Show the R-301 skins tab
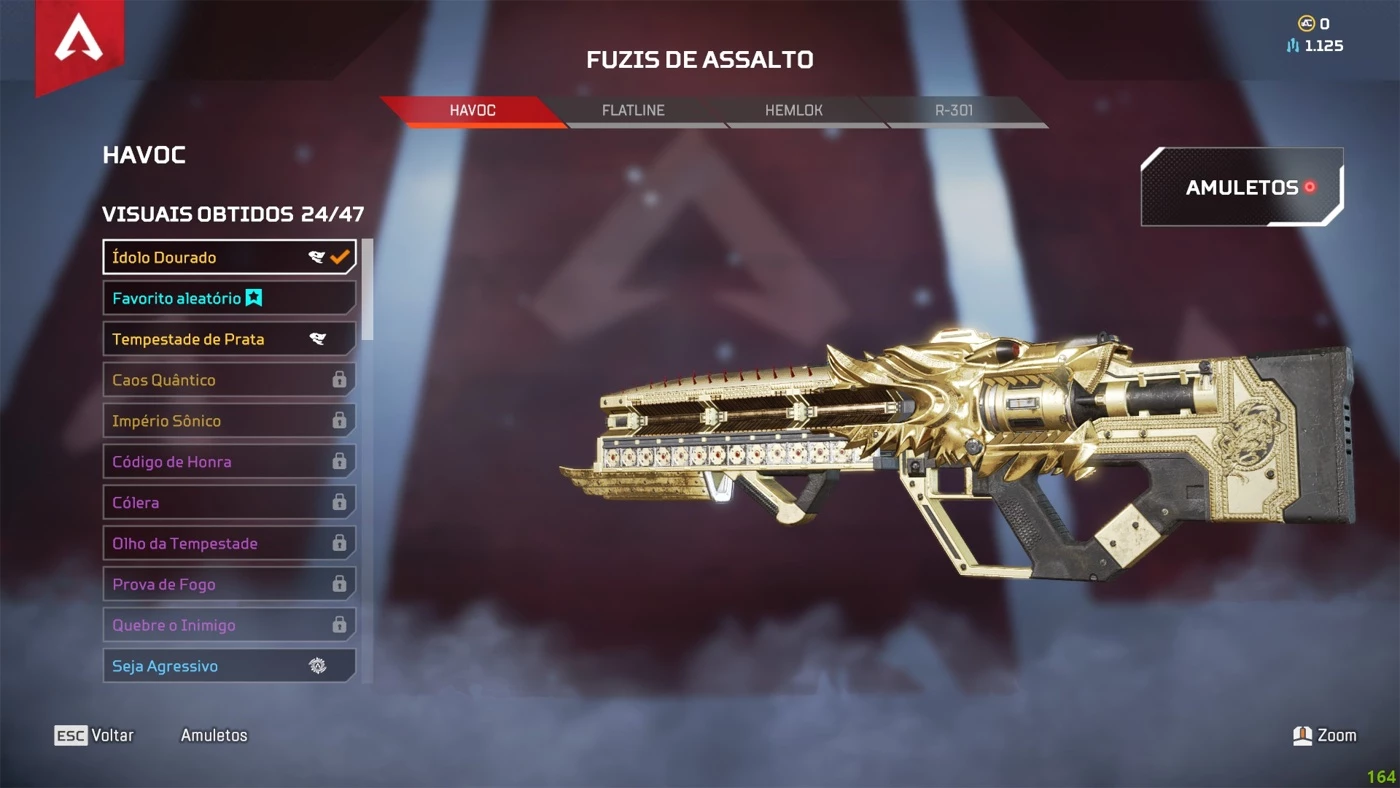This screenshot has width=1400, height=788. [x=954, y=111]
